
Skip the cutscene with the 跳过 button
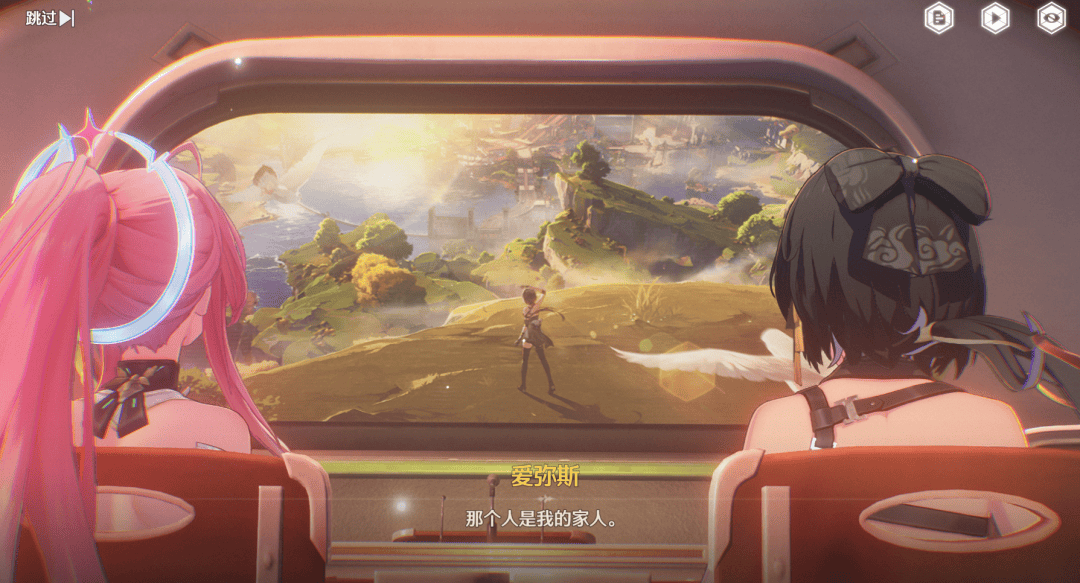(49, 18)
